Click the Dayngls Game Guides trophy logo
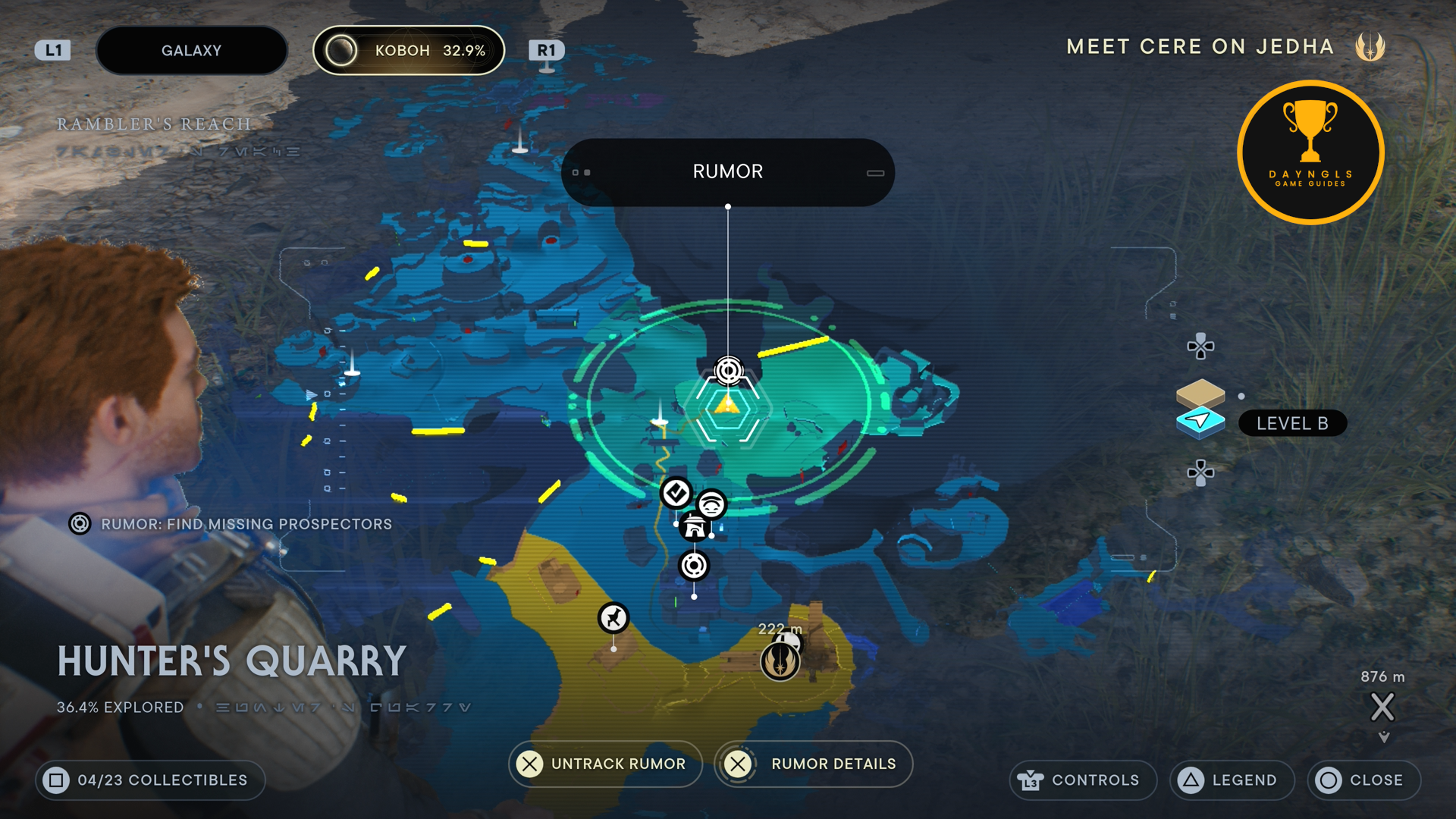 [1310, 152]
